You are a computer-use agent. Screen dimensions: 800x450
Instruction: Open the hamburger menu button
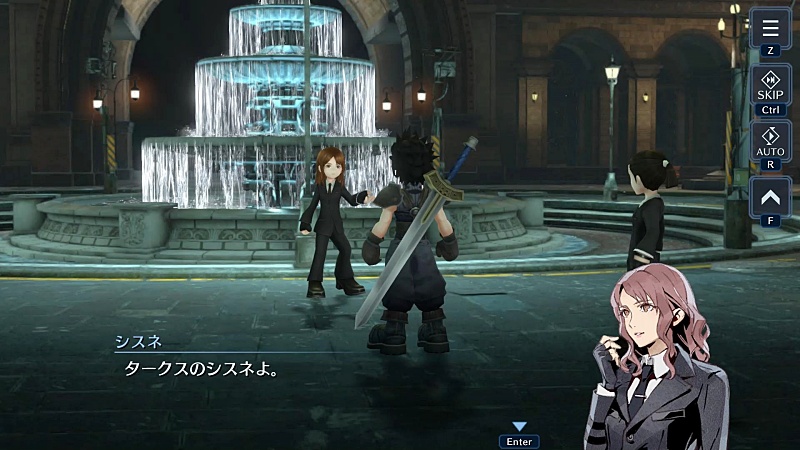(770, 28)
